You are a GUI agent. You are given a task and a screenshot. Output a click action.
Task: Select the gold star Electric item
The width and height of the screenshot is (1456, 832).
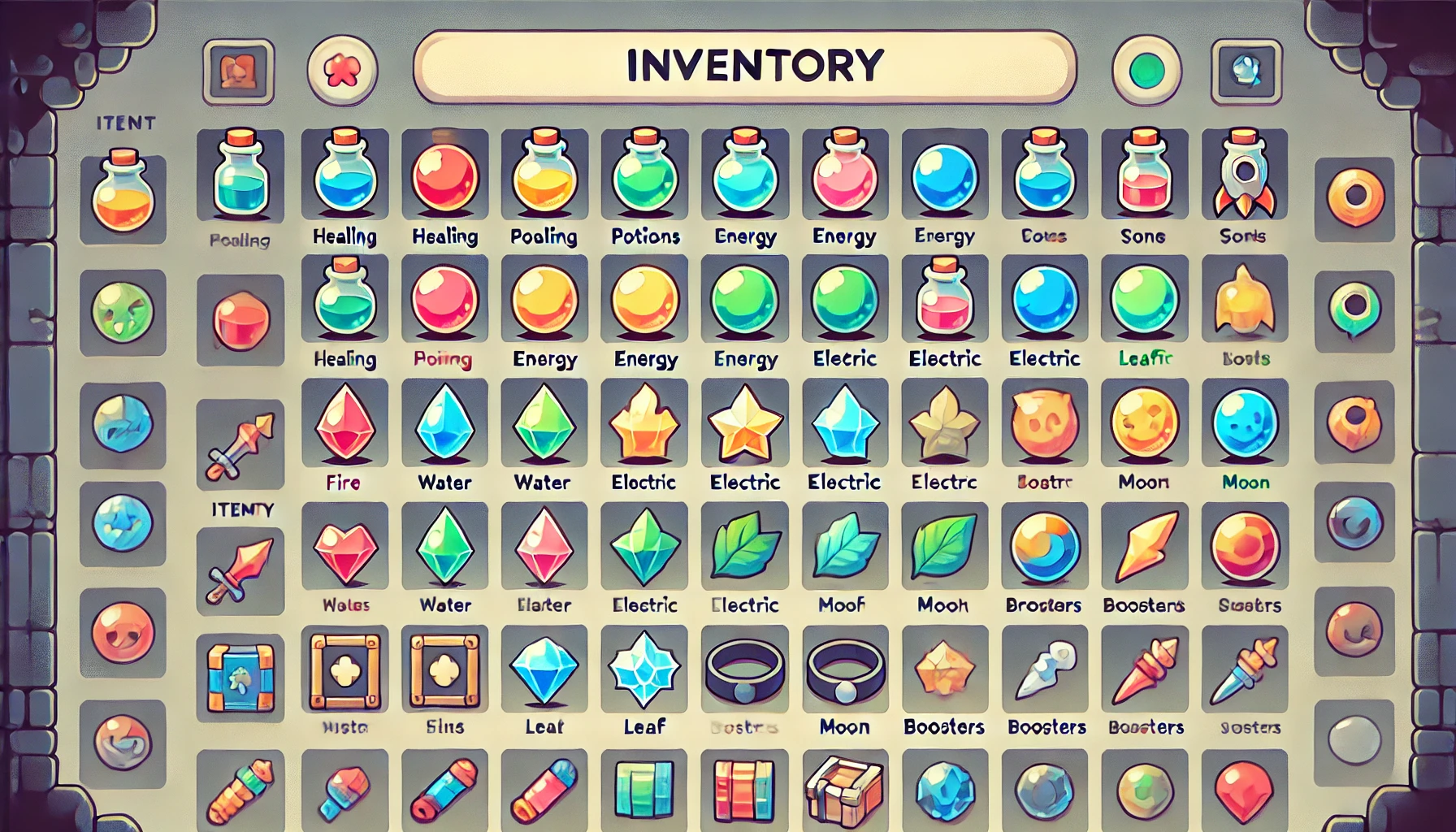click(x=745, y=423)
